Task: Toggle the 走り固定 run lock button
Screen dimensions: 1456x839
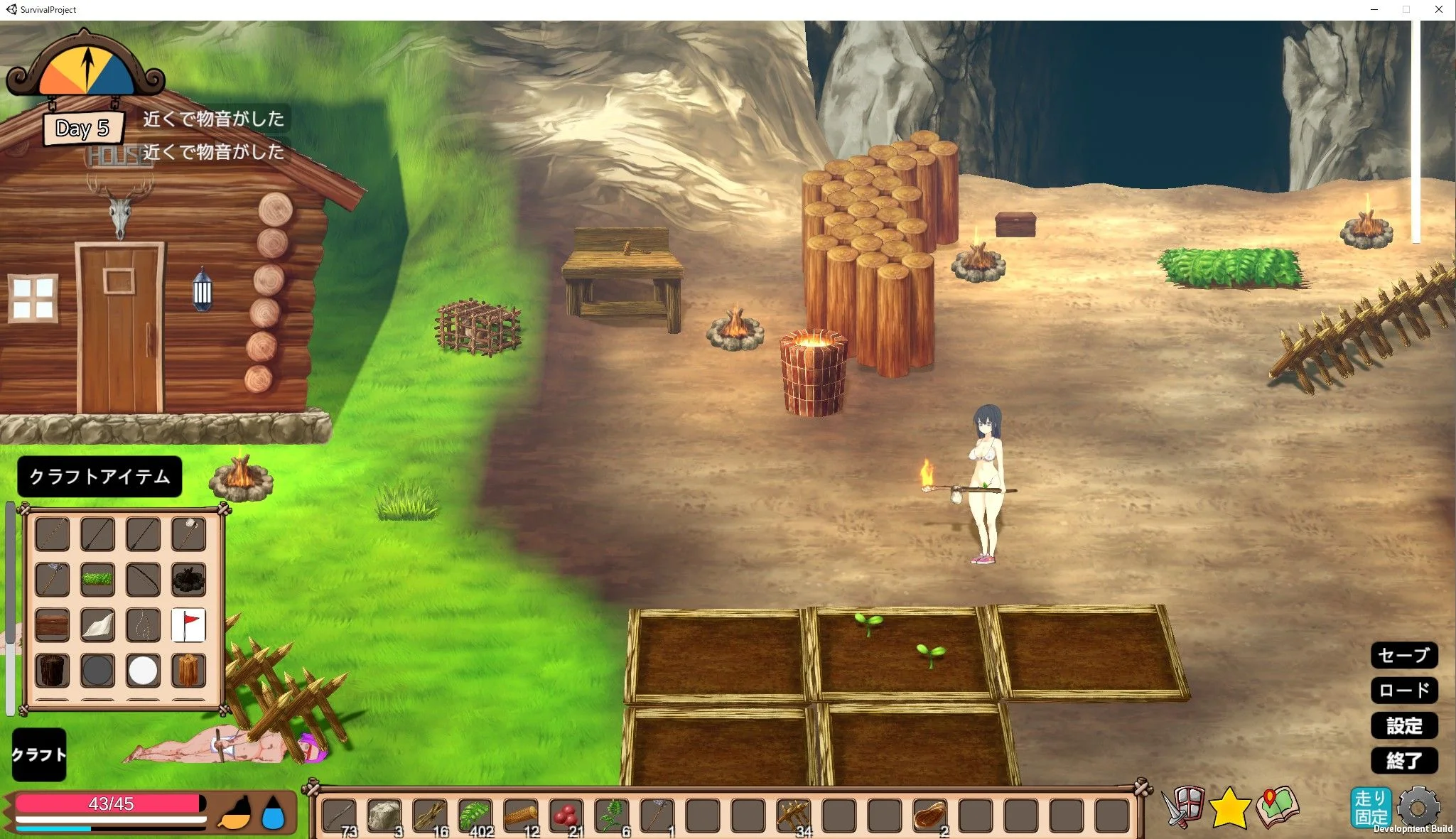Action: coord(1370,808)
